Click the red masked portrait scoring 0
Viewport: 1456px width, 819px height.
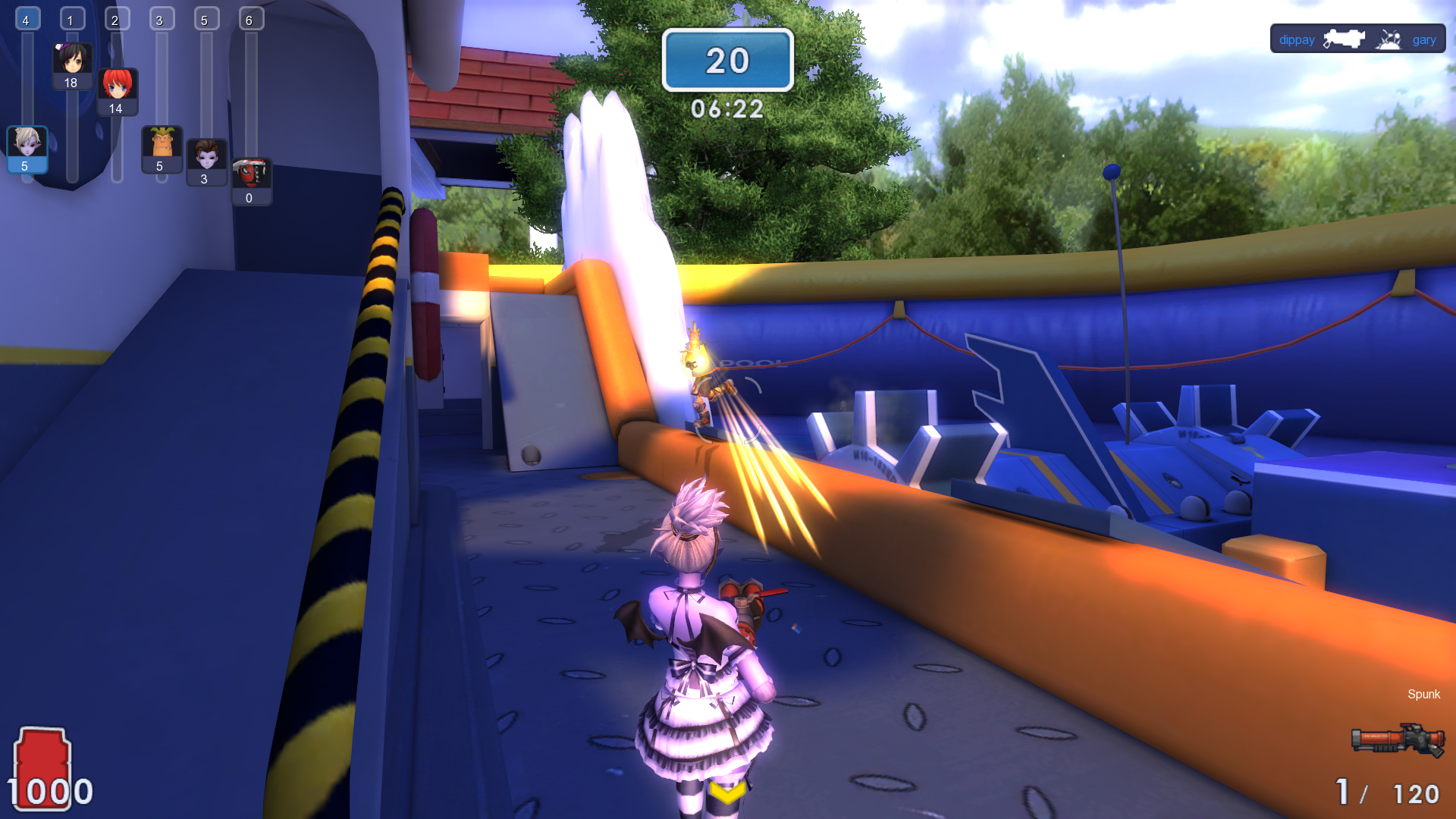point(250,175)
